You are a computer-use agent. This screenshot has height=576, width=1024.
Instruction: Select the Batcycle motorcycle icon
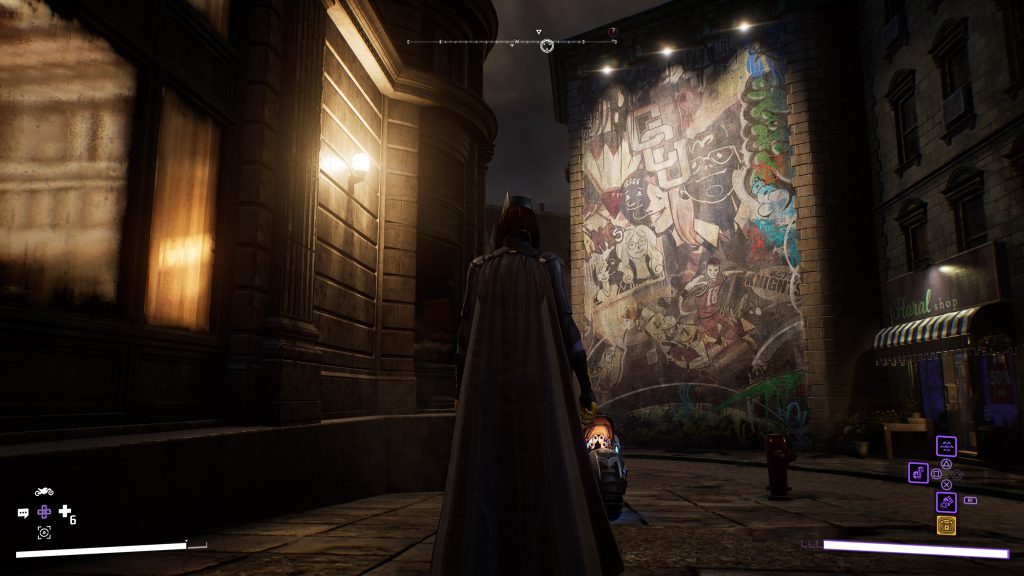point(44,492)
